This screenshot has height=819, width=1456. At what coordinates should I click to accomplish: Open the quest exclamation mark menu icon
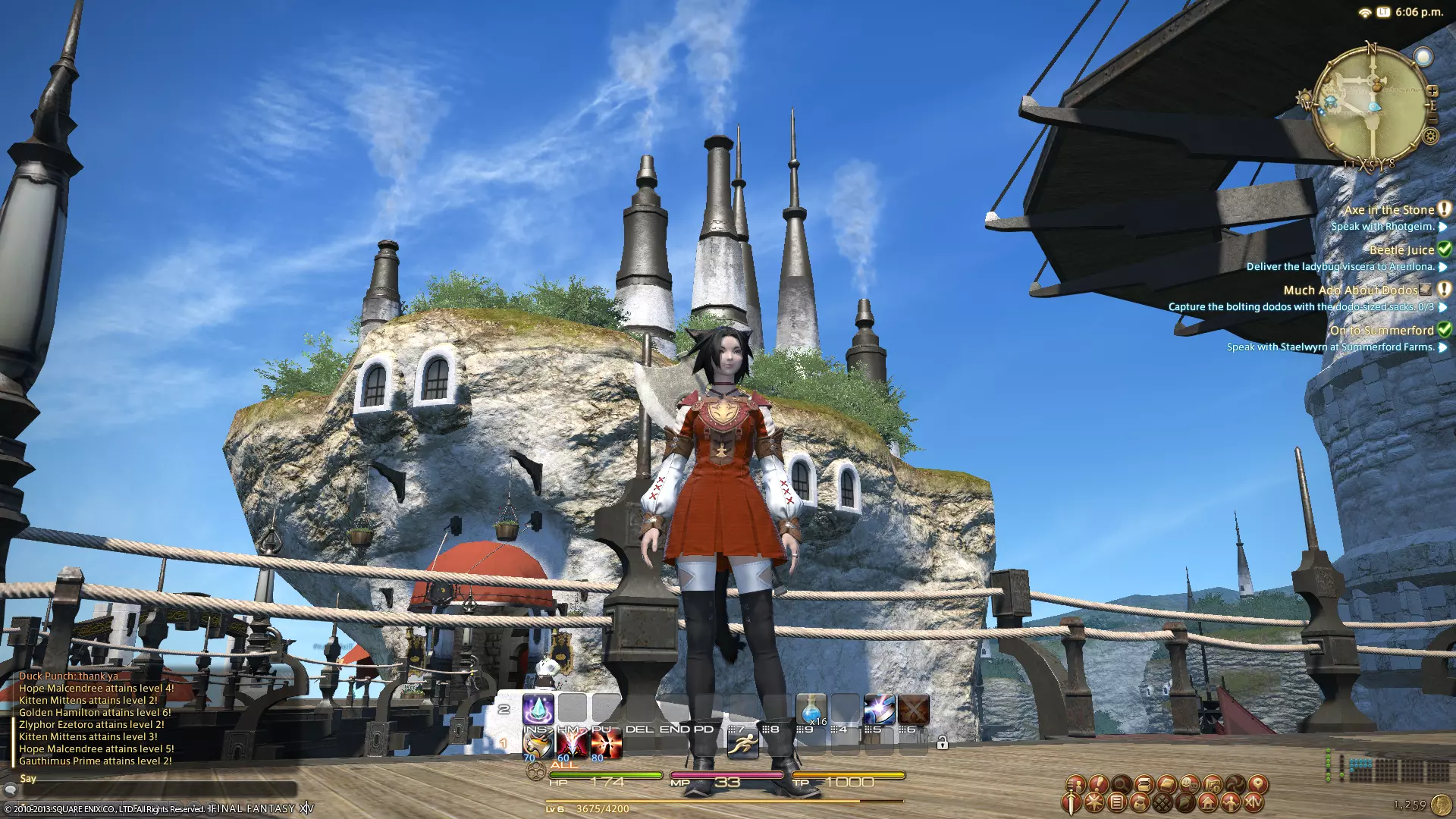pos(1098,784)
